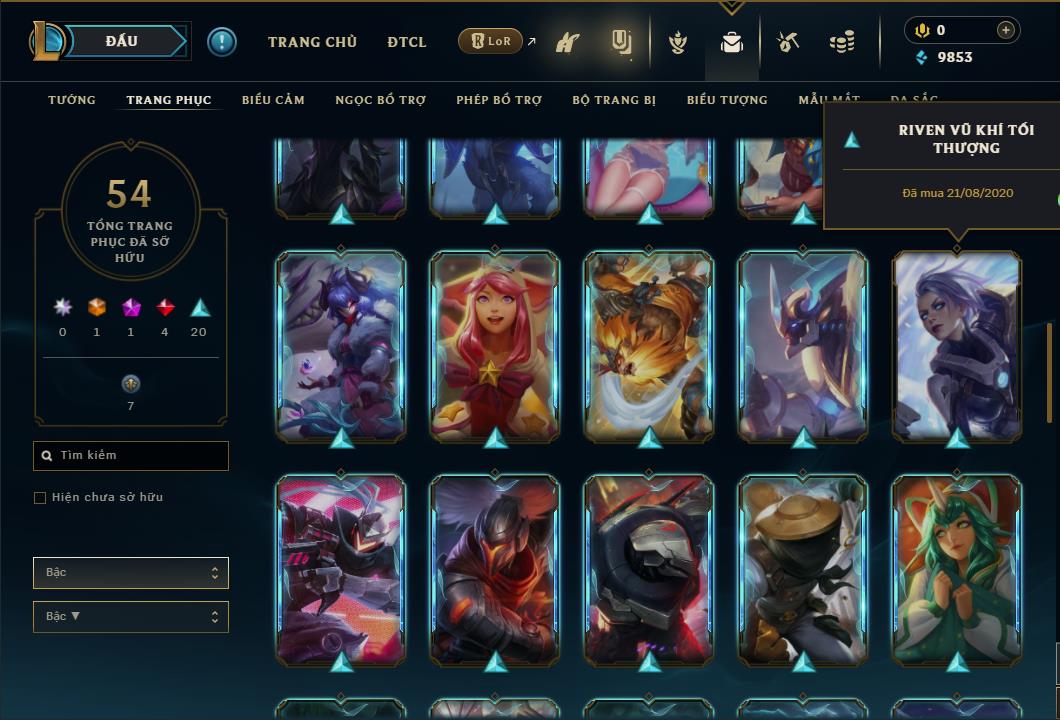This screenshot has height=720, width=1060.
Task: Open the TRANG CHỦ home page
Action: 312,42
